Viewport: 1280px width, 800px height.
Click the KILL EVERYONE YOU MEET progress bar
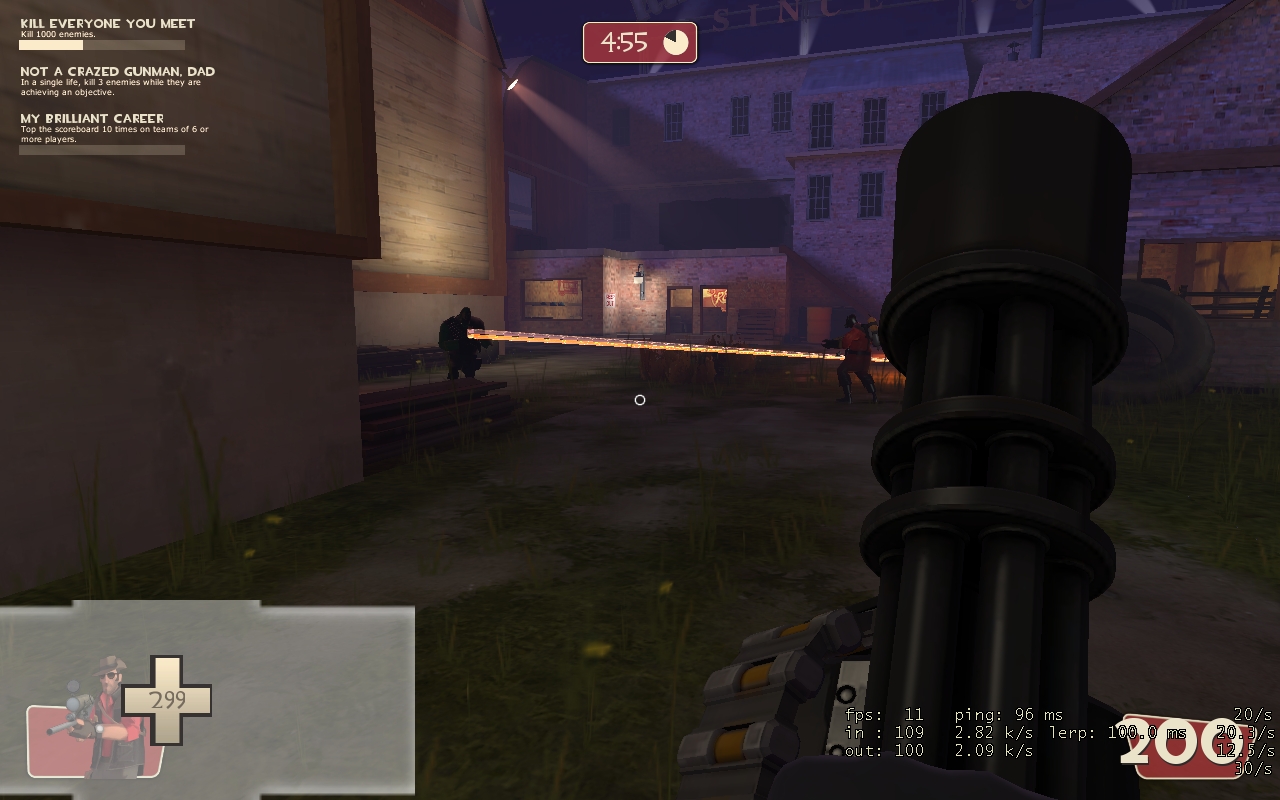click(100, 45)
